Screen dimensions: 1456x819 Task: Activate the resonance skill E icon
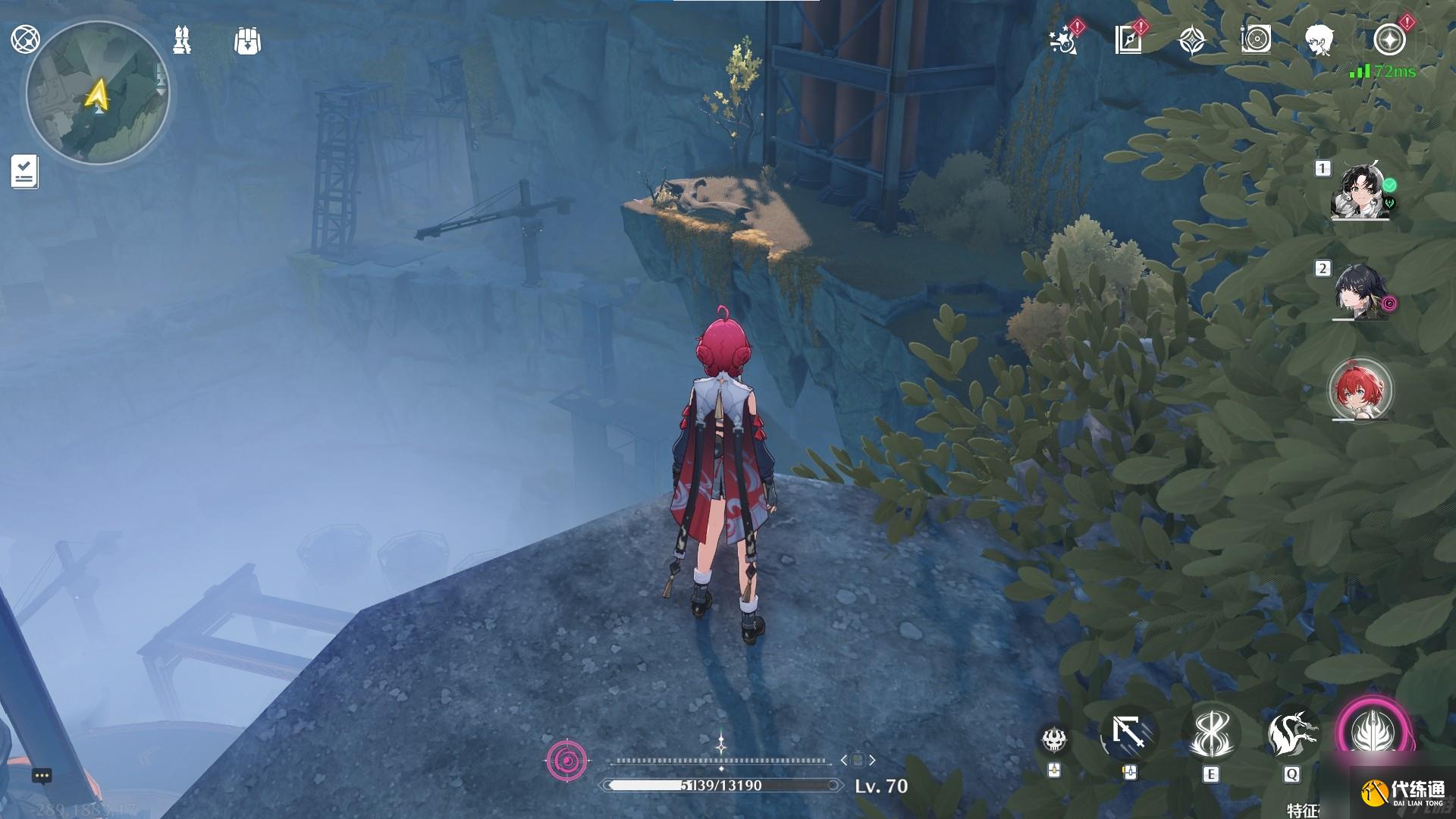[x=1210, y=734]
